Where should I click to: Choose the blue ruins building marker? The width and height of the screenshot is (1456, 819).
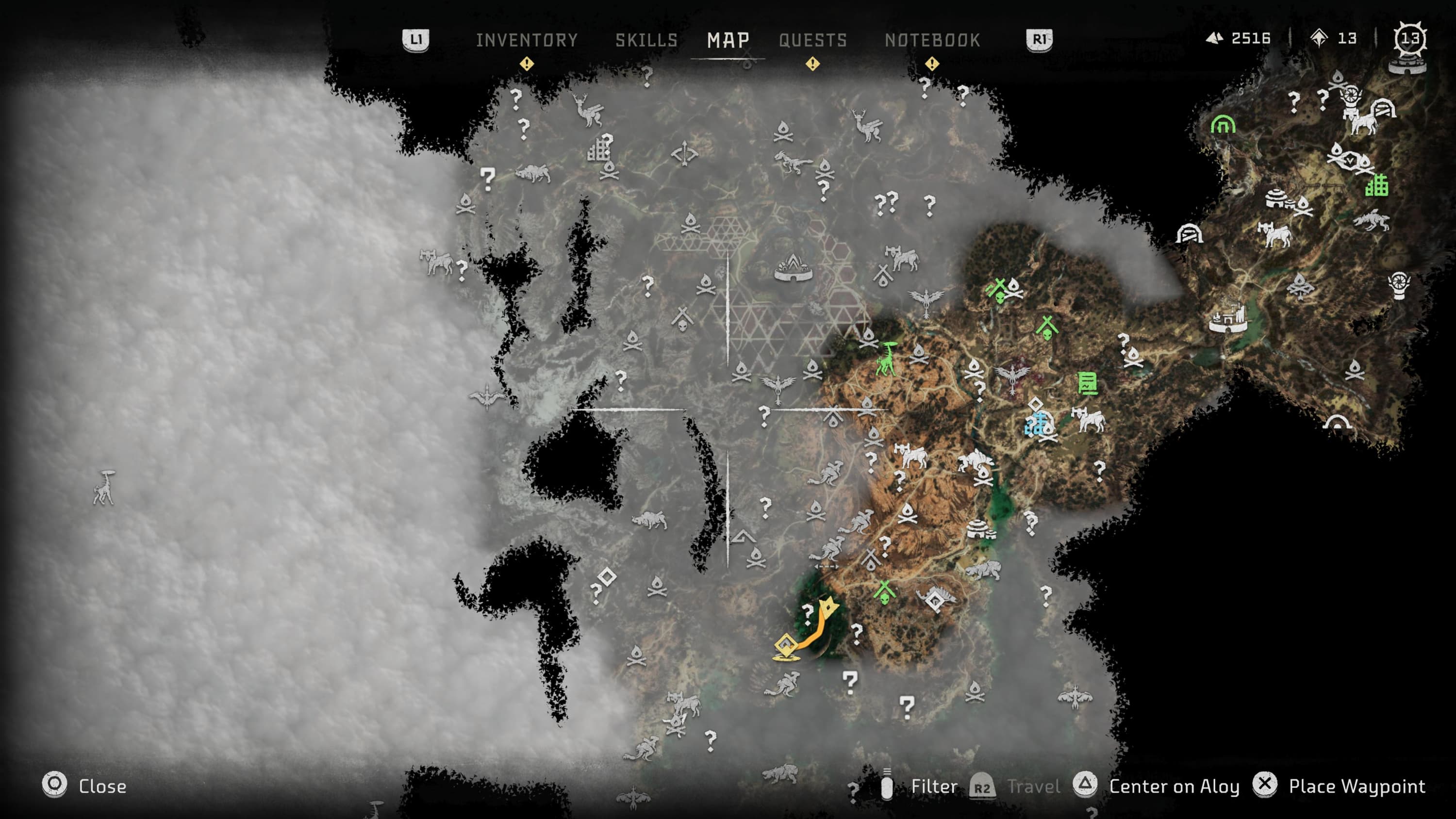pos(1036,424)
